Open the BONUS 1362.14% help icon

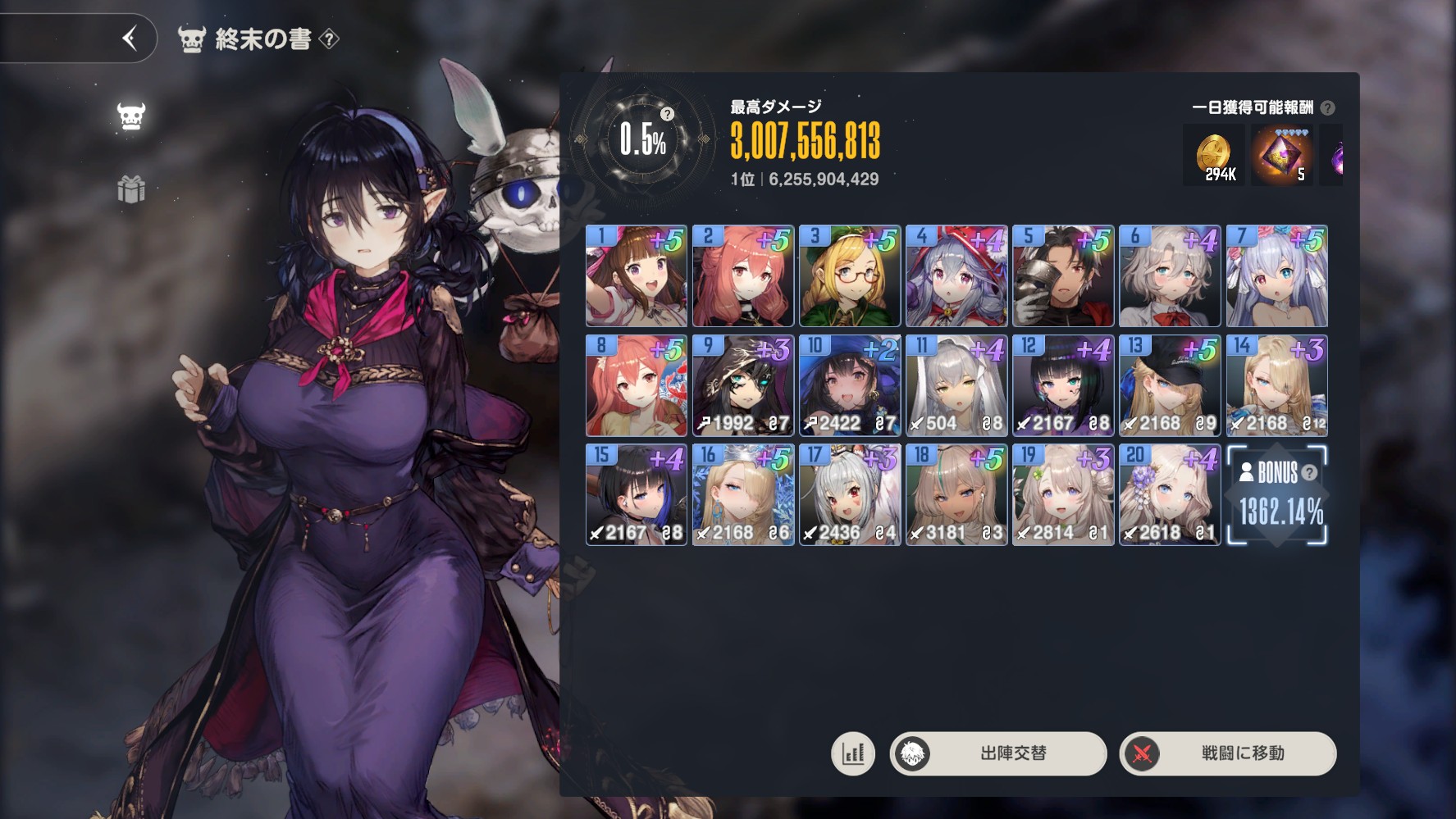click(x=1310, y=472)
